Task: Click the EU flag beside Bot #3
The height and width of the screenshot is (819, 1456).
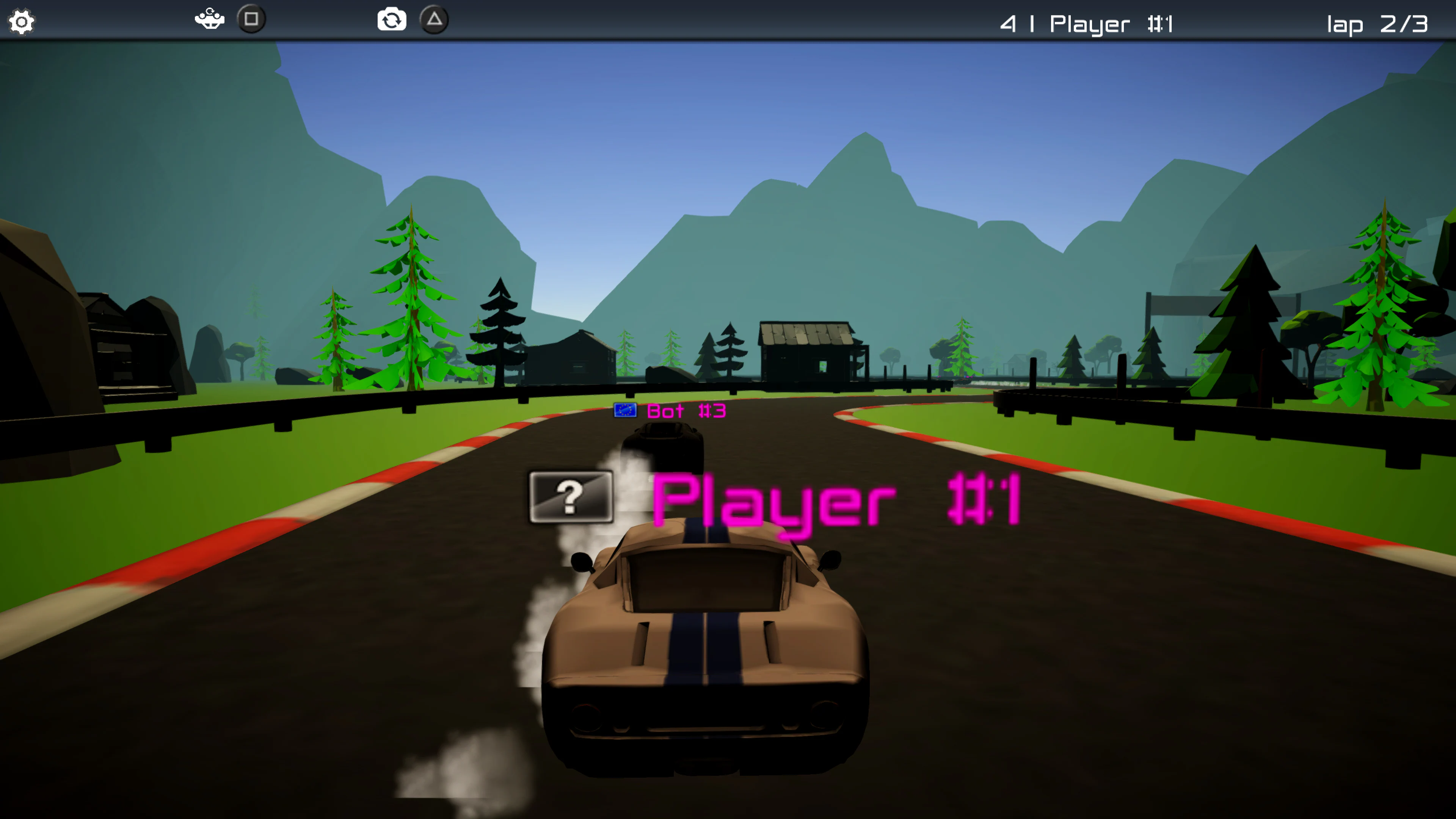Action: coord(625,411)
